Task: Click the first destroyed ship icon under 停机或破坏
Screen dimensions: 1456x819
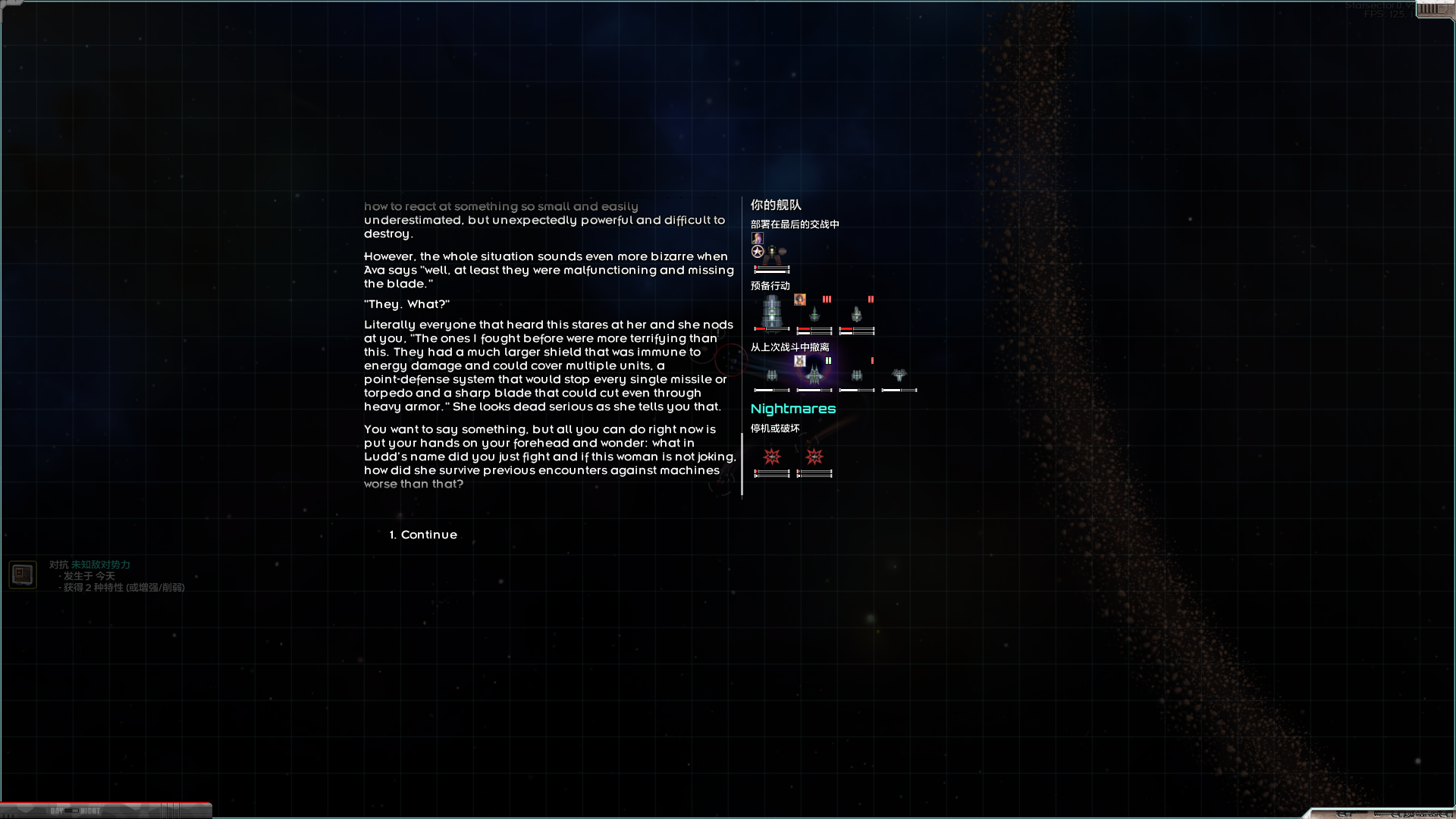Action: click(x=772, y=457)
